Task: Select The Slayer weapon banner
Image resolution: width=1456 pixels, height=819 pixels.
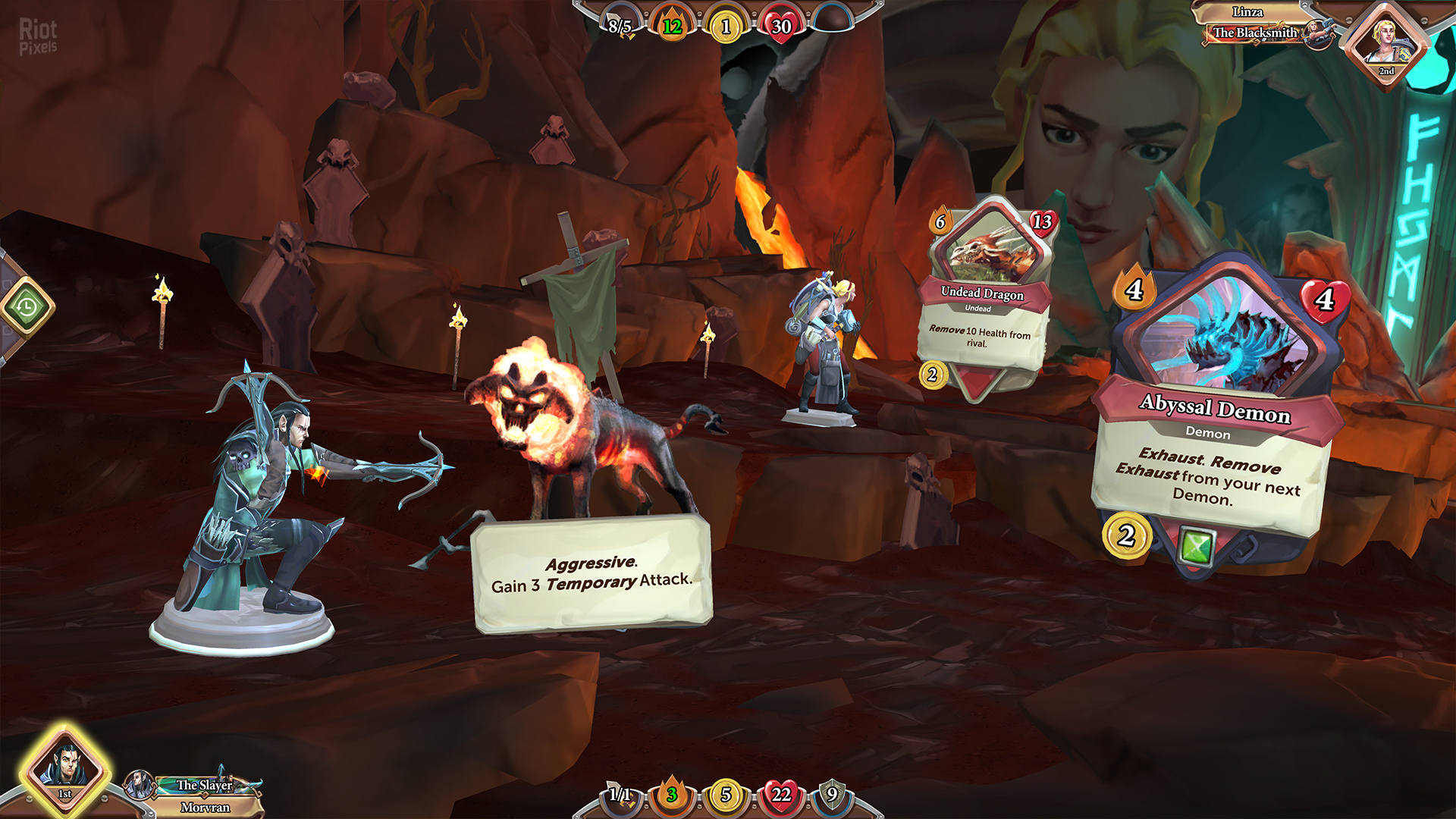Action: pyautogui.click(x=205, y=785)
